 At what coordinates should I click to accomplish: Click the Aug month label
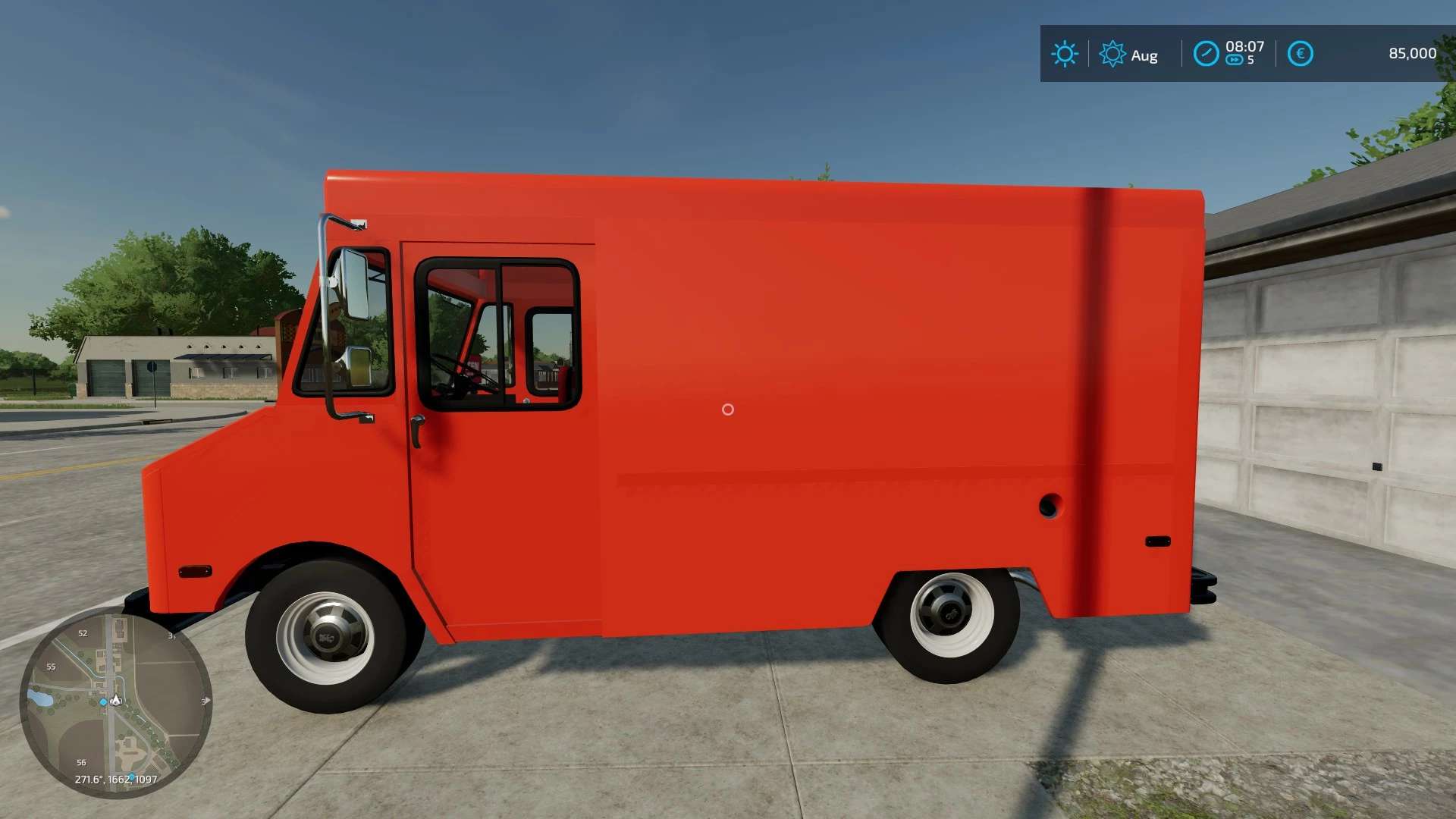(x=1145, y=55)
